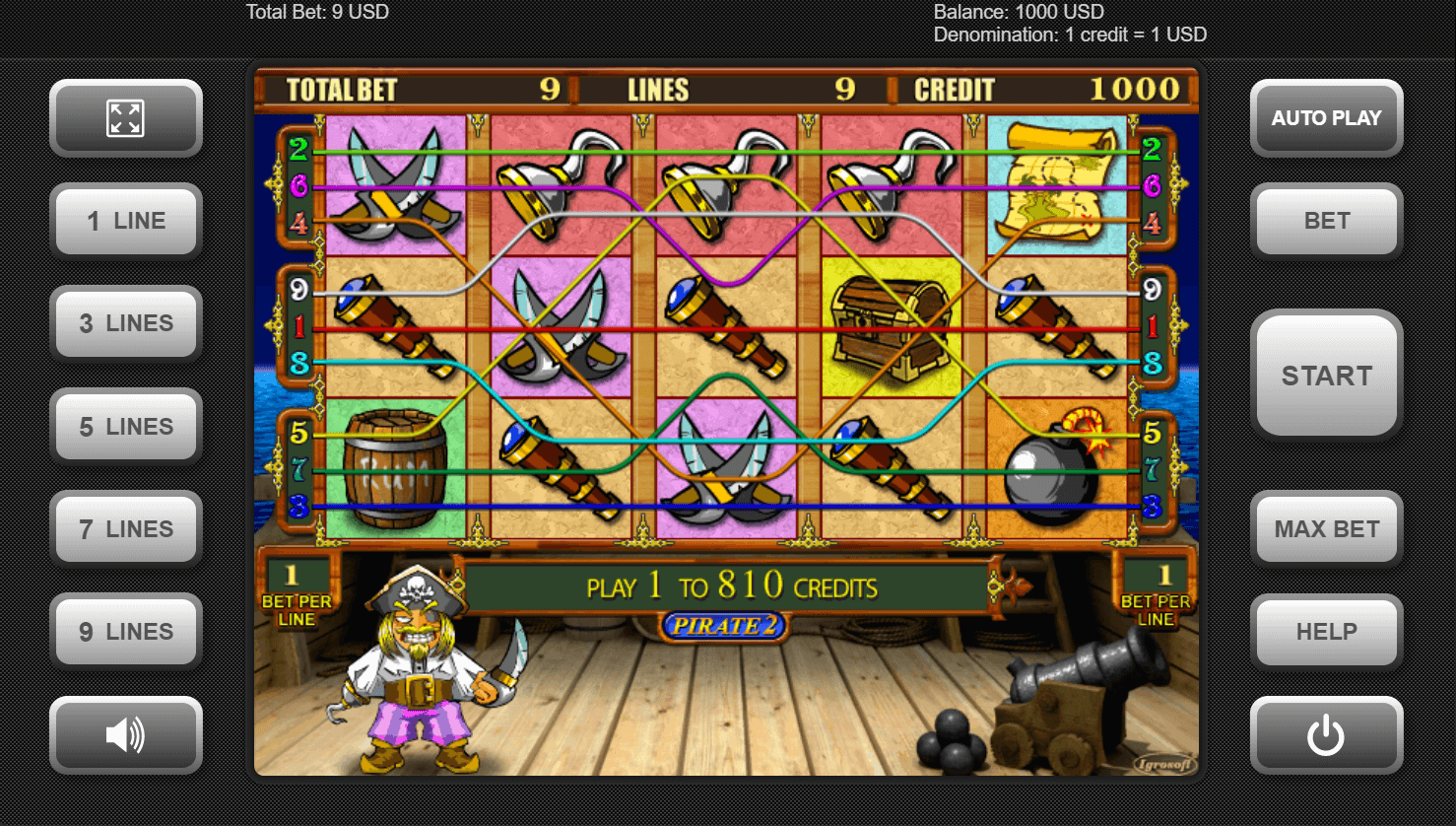Select the 1 LINE button
1456x826 pixels.
pyautogui.click(x=126, y=221)
